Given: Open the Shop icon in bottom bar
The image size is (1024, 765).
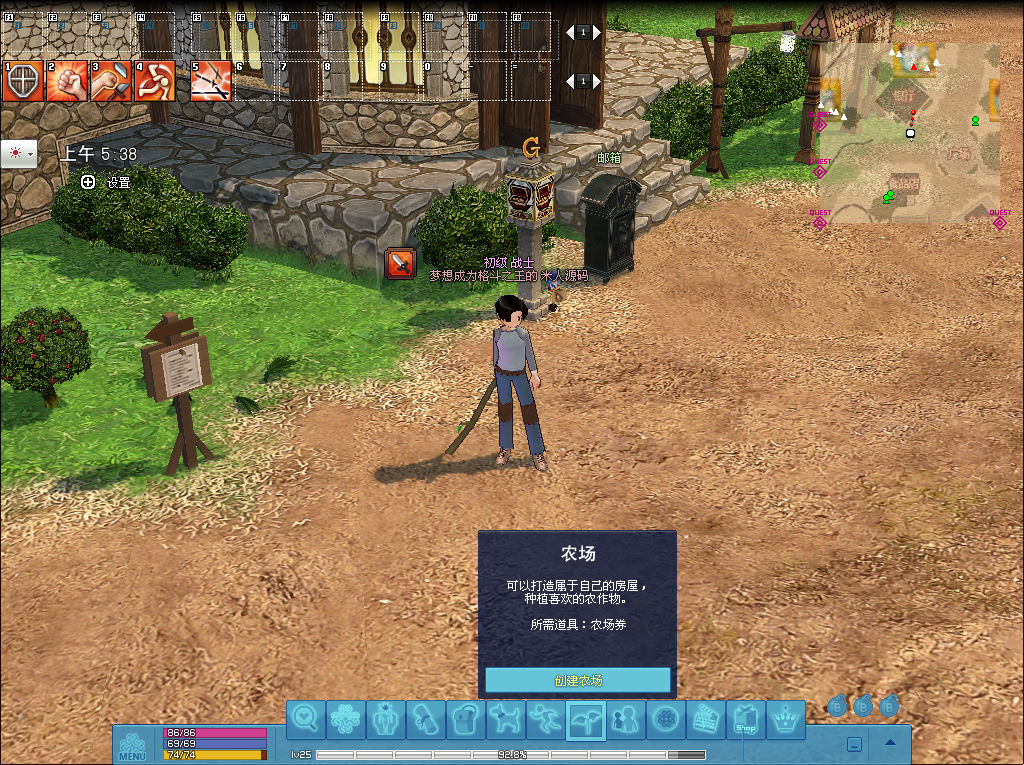Looking at the screenshot, I should click(x=745, y=720).
